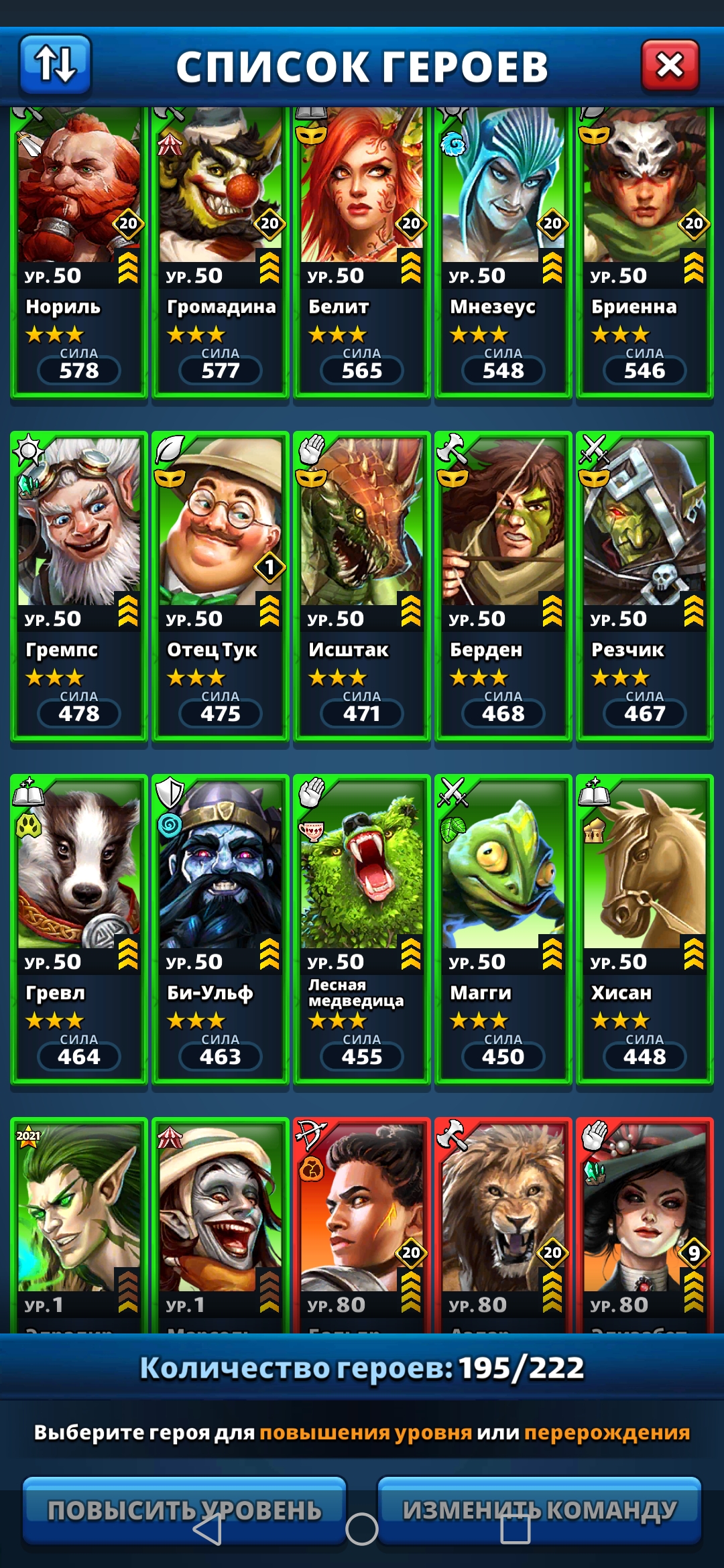Choose the Гремпс hero card
724x1568 pixels.
tap(79, 586)
